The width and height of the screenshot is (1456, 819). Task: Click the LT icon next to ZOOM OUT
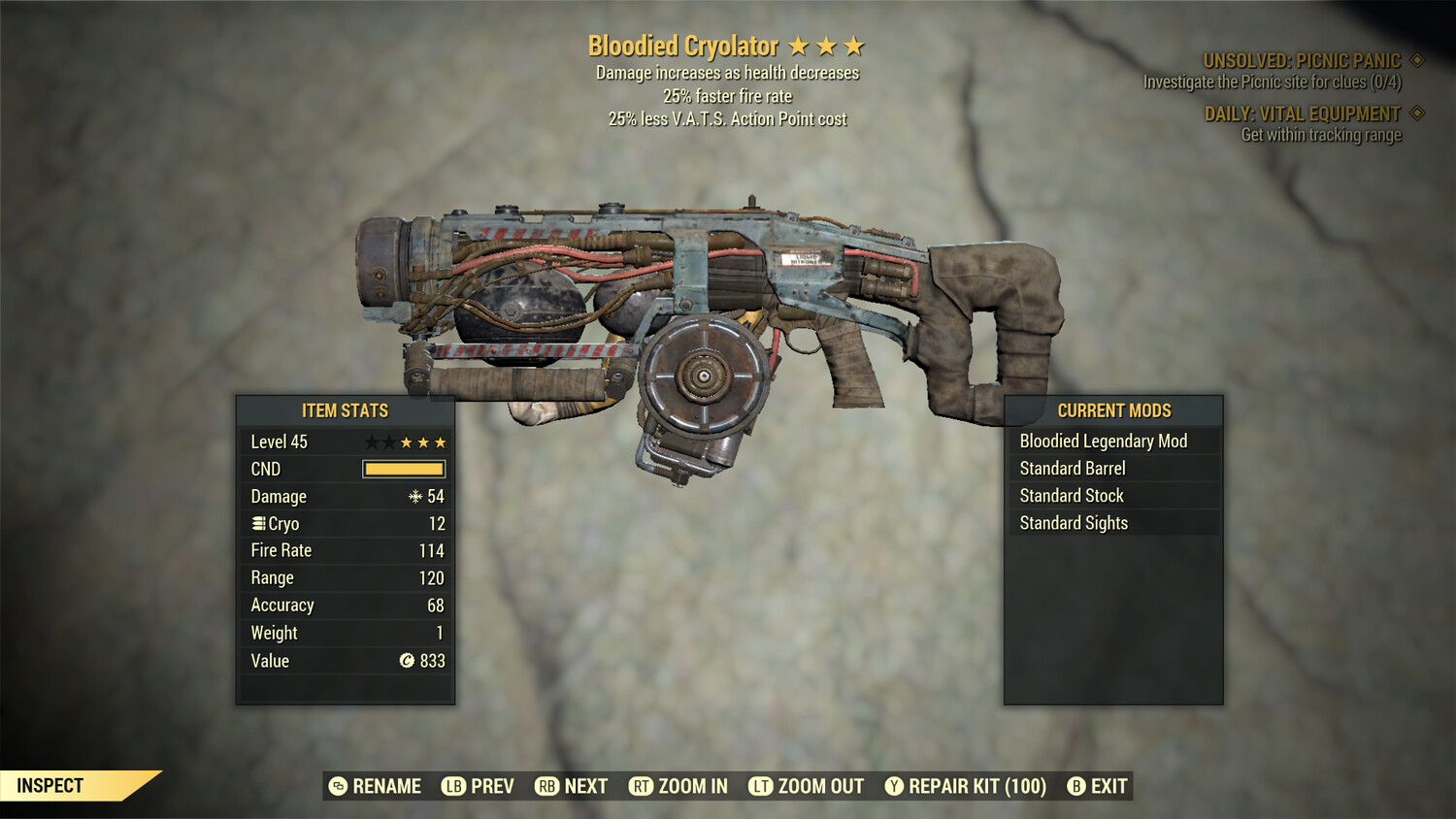click(x=762, y=786)
